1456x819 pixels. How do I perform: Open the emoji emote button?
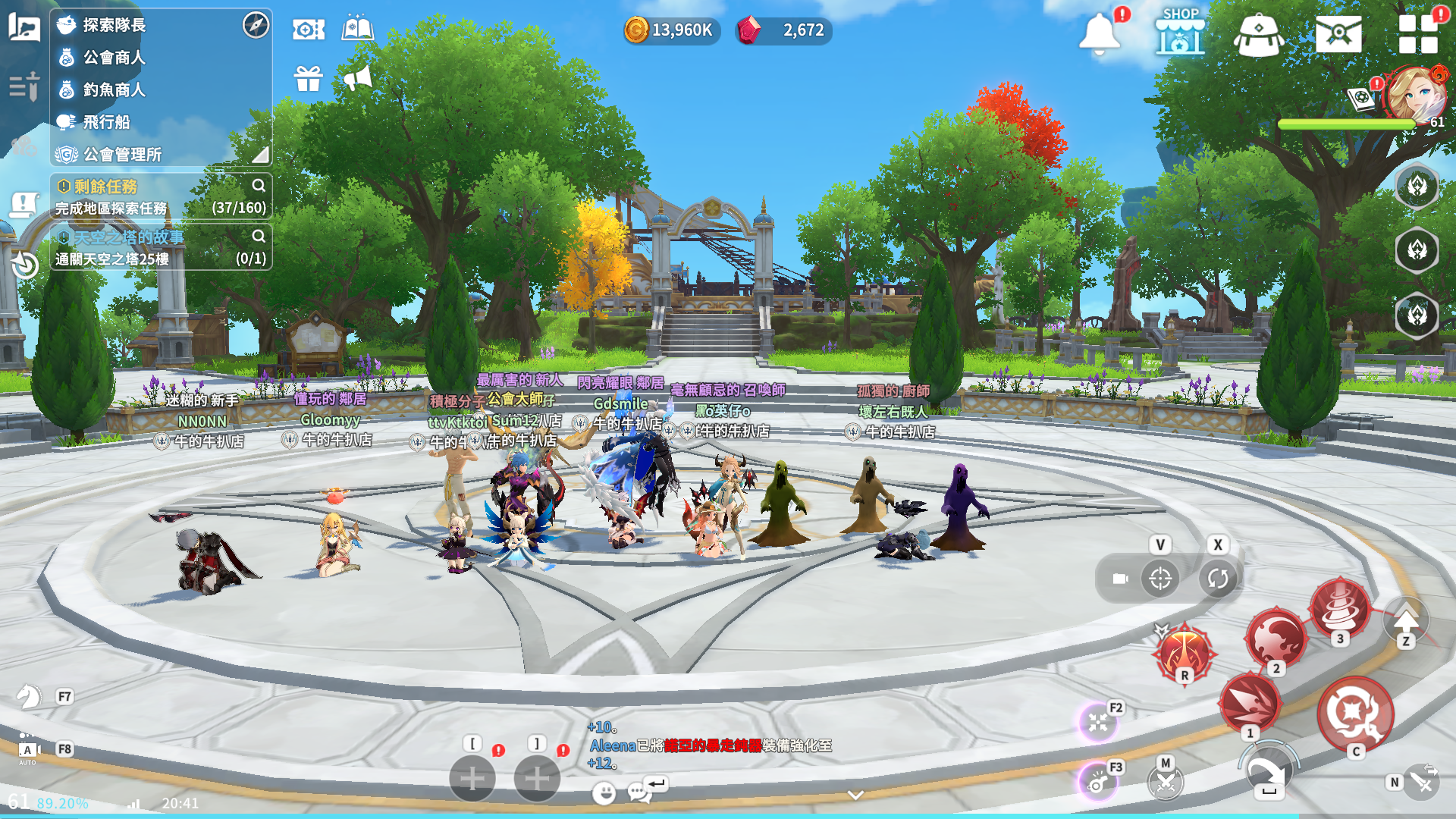point(604,793)
